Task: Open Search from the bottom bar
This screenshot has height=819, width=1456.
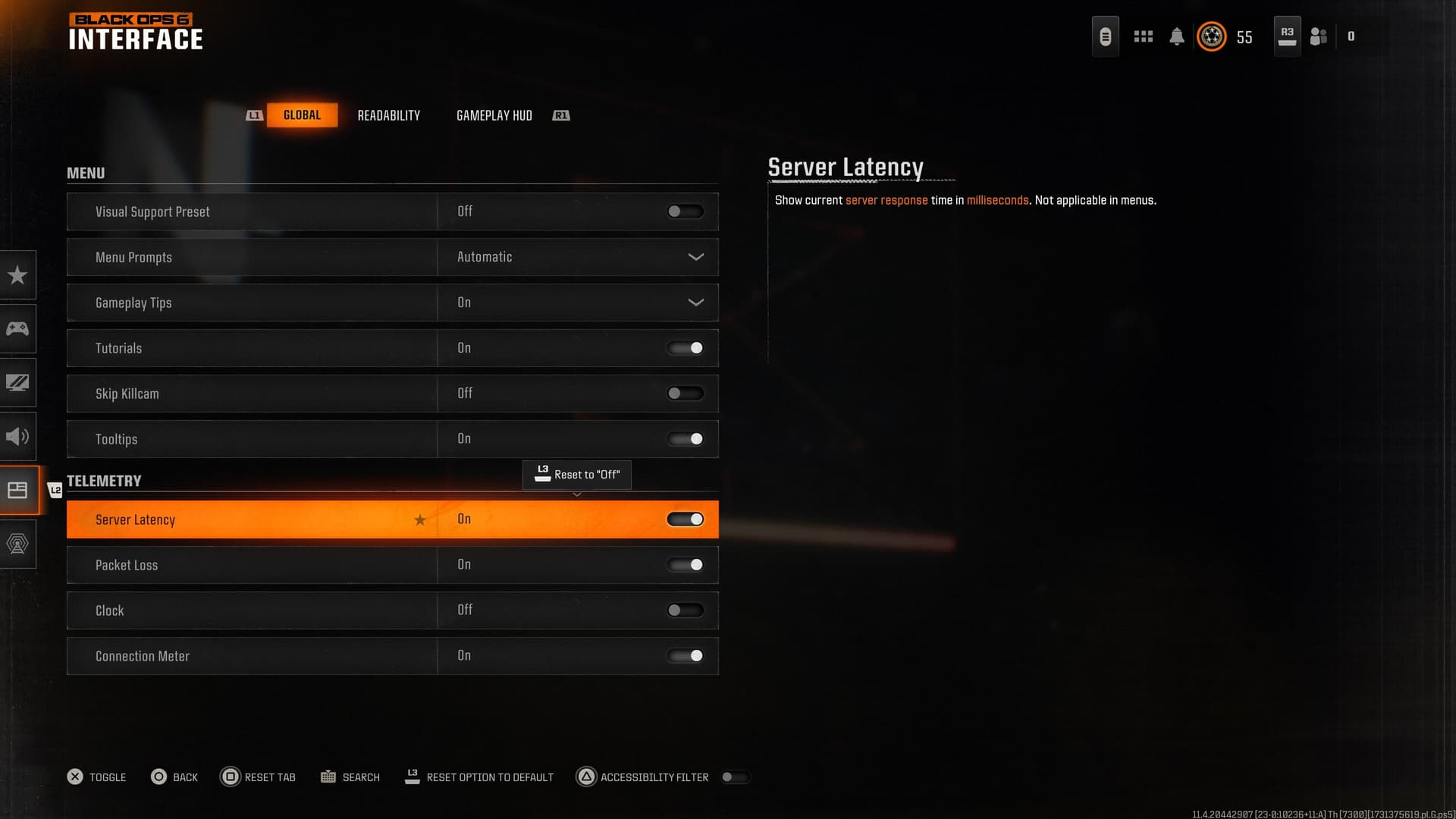Action: click(x=350, y=777)
